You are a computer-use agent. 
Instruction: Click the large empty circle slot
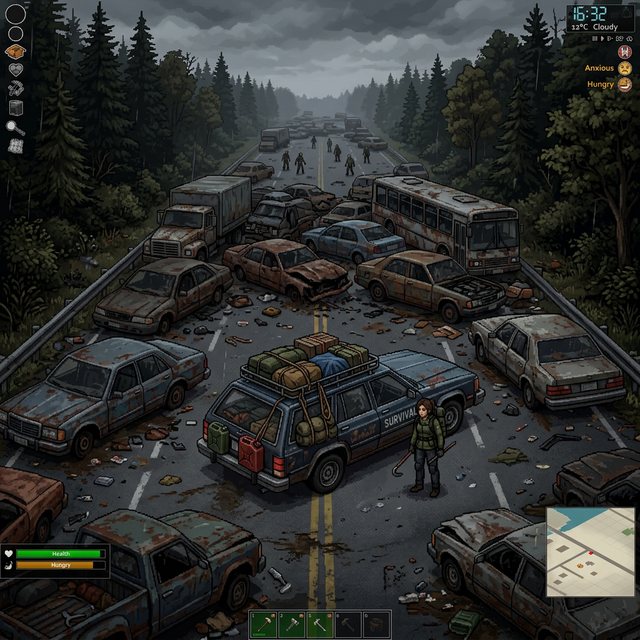tap(15, 14)
